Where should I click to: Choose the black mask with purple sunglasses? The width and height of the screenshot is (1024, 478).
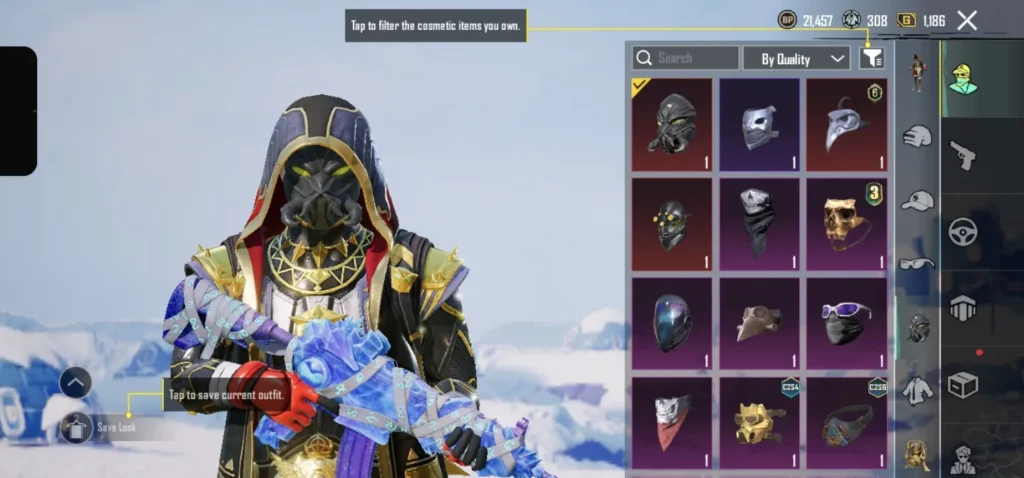coord(847,323)
